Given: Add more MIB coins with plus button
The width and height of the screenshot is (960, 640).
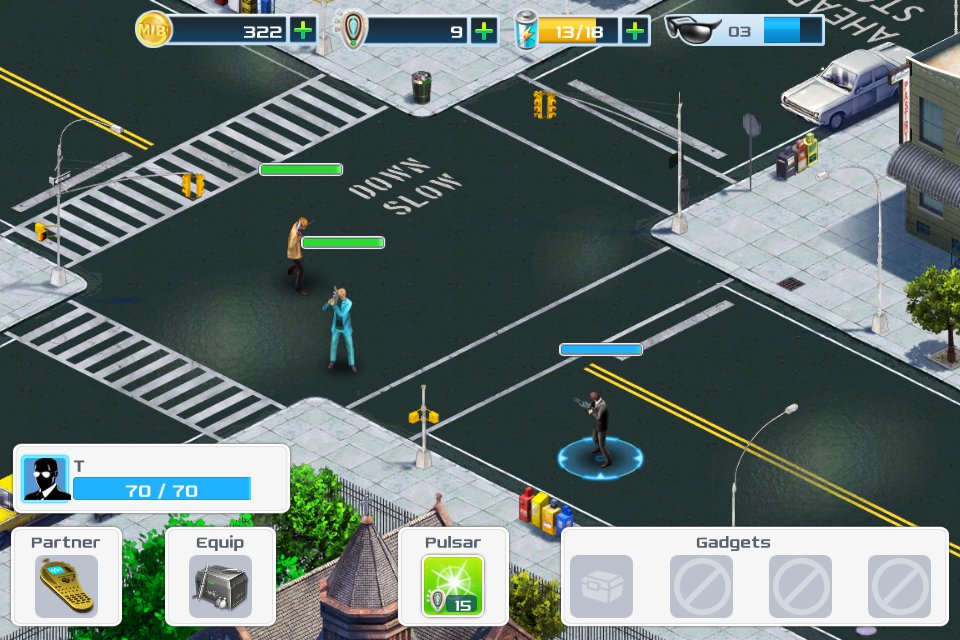Looking at the screenshot, I should pyautogui.click(x=303, y=30).
